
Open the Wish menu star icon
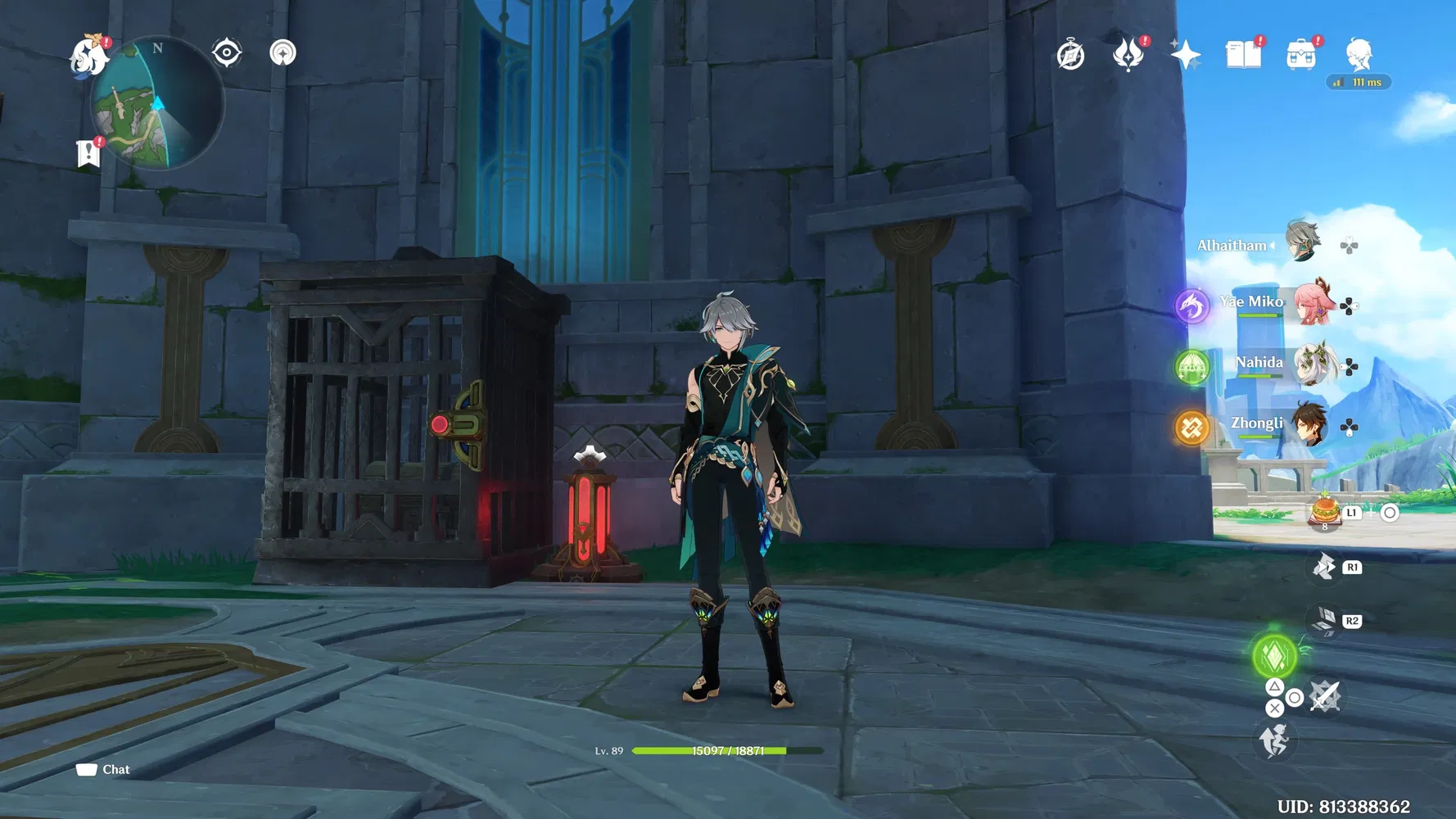pyautogui.click(x=1187, y=53)
